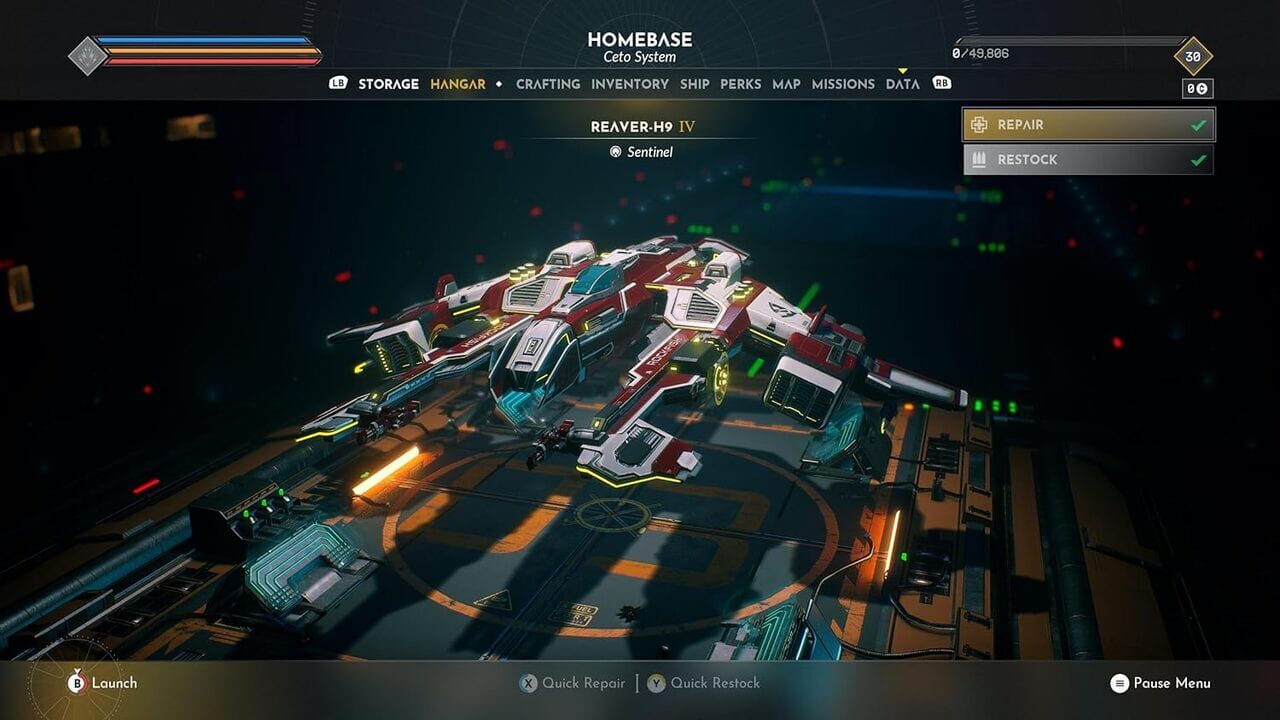The image size is (1280, 720).
Task: Click the LB shoulder button icon
Action: tap(338, 84)
